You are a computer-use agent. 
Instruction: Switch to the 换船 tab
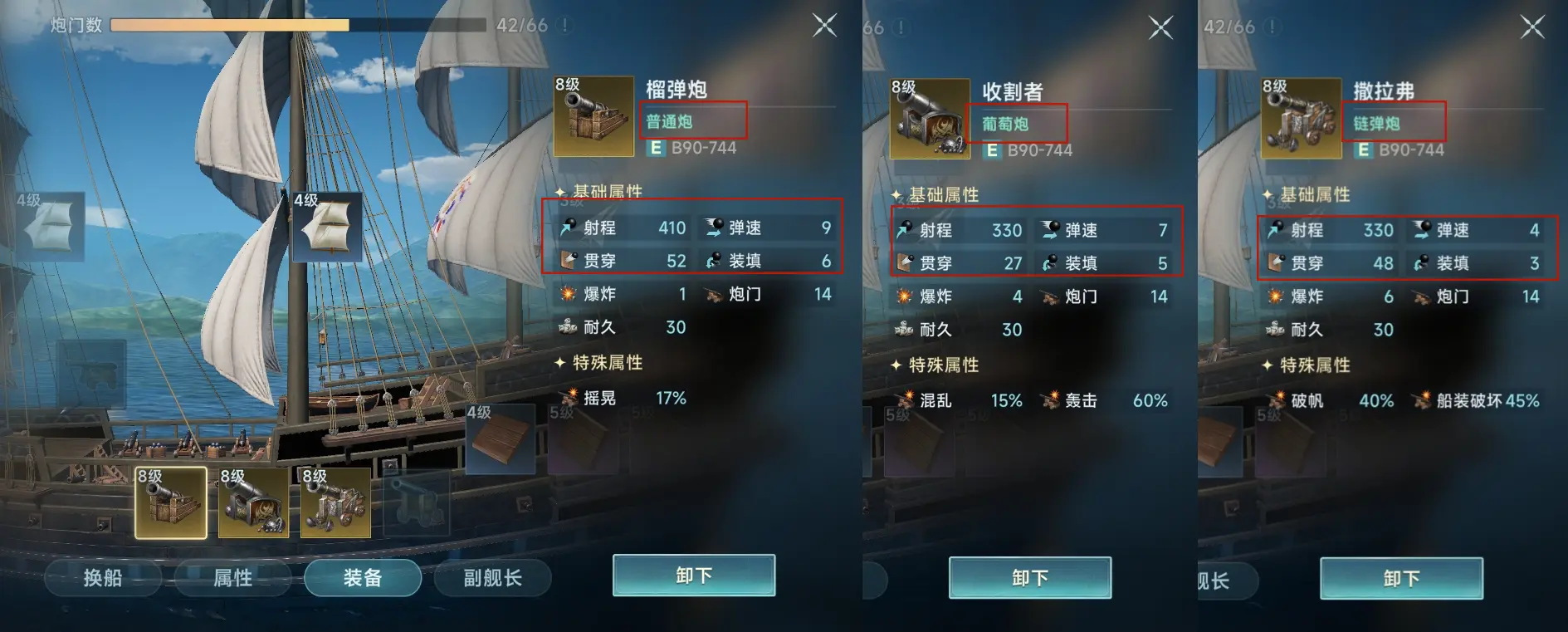[x=102, y=577]
